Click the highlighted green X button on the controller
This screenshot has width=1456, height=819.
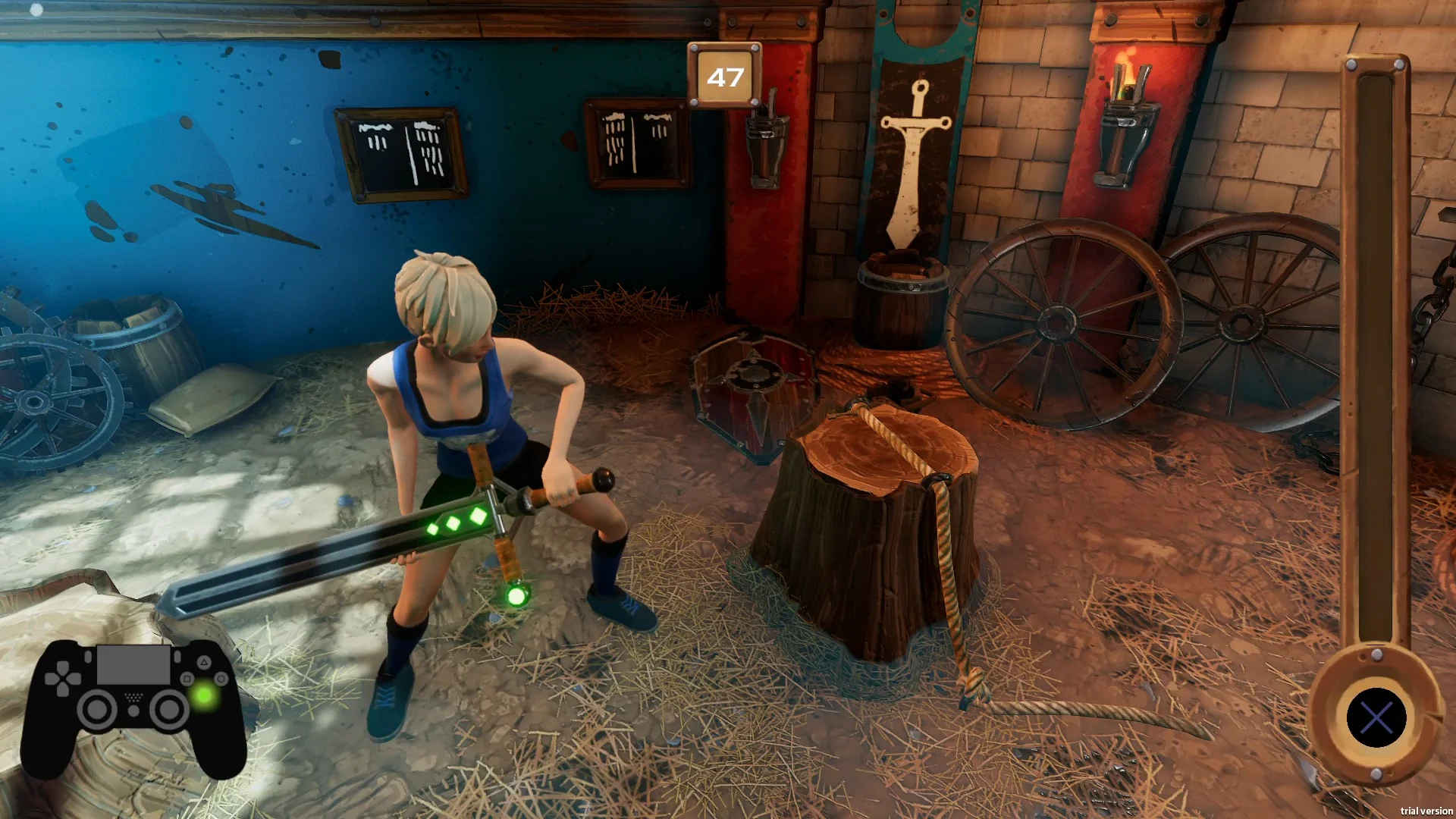point(203,696)
